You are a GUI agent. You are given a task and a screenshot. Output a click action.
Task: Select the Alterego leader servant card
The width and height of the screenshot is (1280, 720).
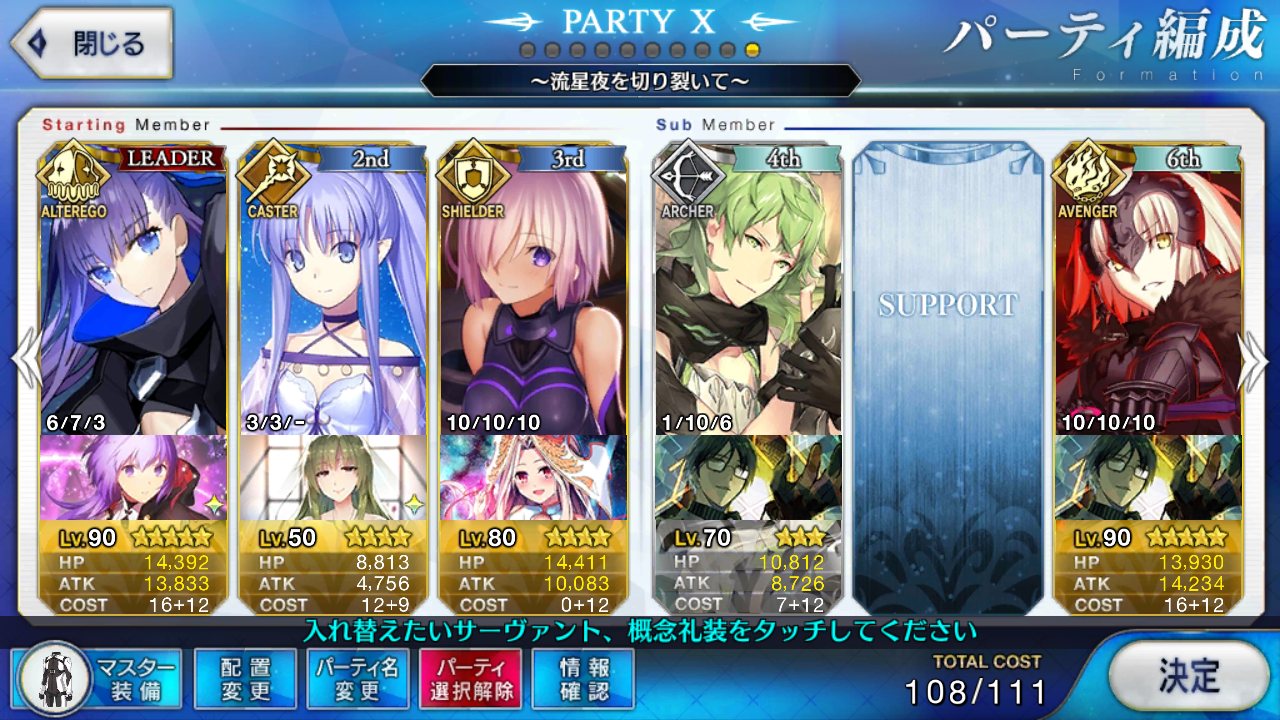133,300
